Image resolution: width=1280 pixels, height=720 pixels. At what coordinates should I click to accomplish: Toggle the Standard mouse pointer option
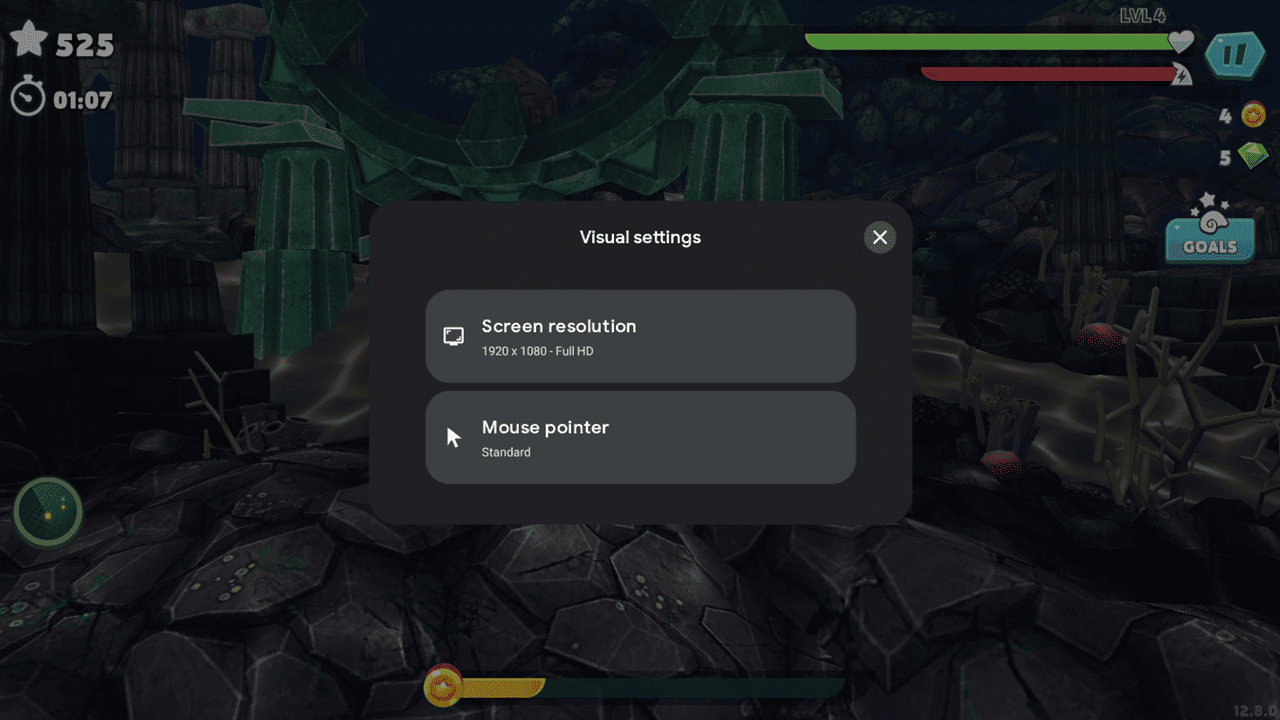[x=640, y=437]
